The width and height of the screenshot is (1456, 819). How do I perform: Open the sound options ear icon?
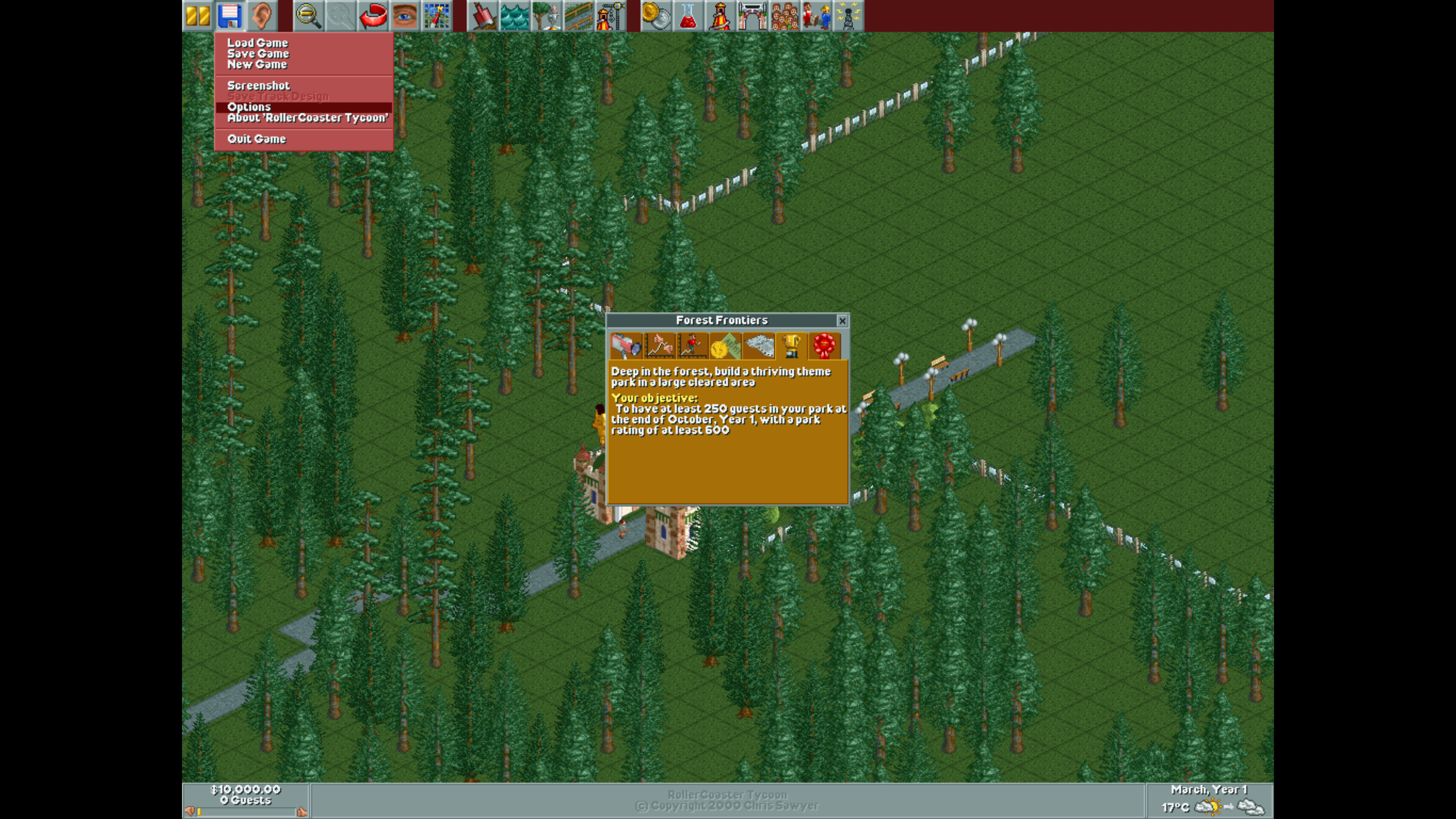(261, 16)
